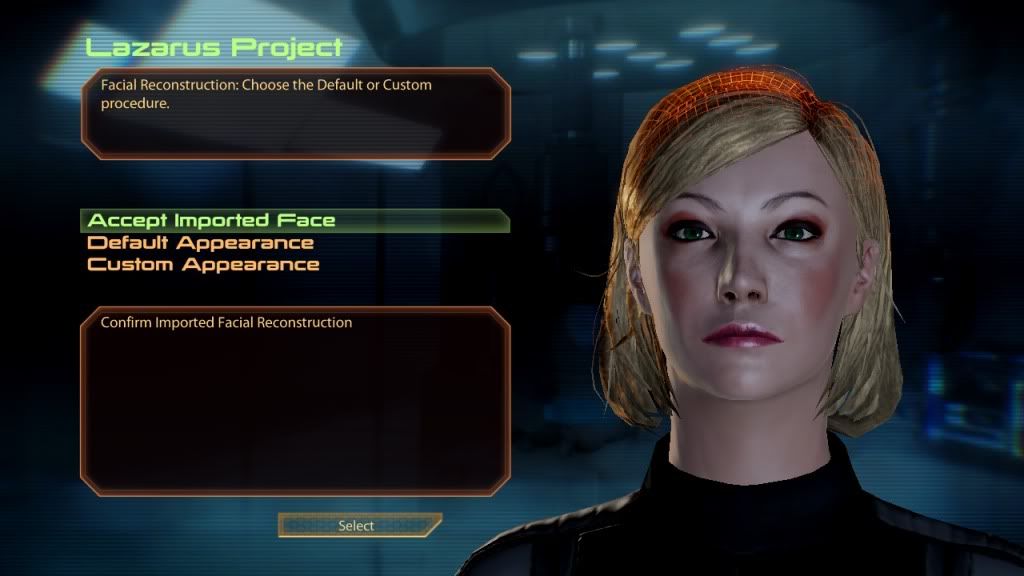
Task: Open Custom Appearance editor
Action: [x=204, y=265]
